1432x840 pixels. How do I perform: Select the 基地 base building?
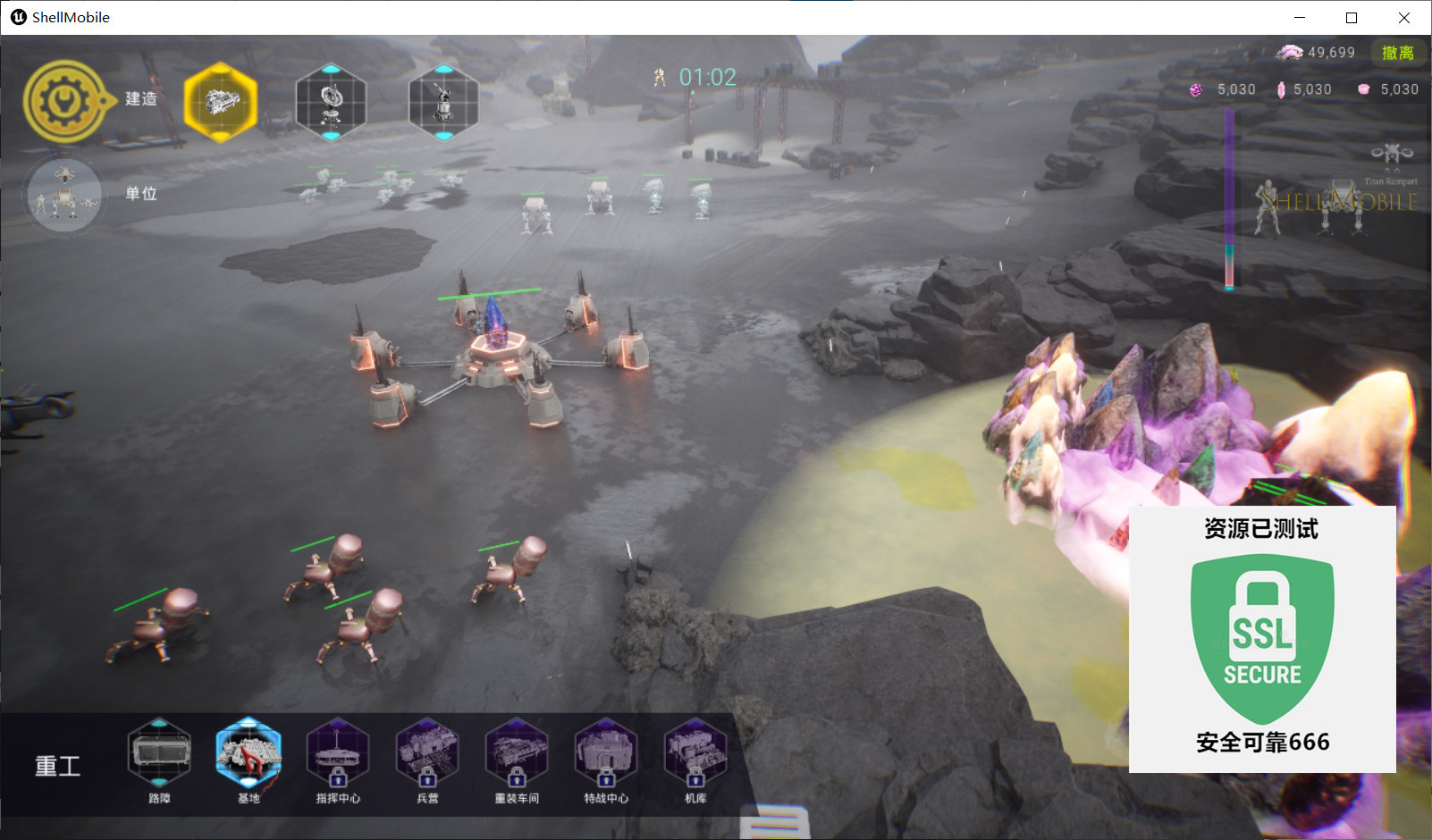248,753
